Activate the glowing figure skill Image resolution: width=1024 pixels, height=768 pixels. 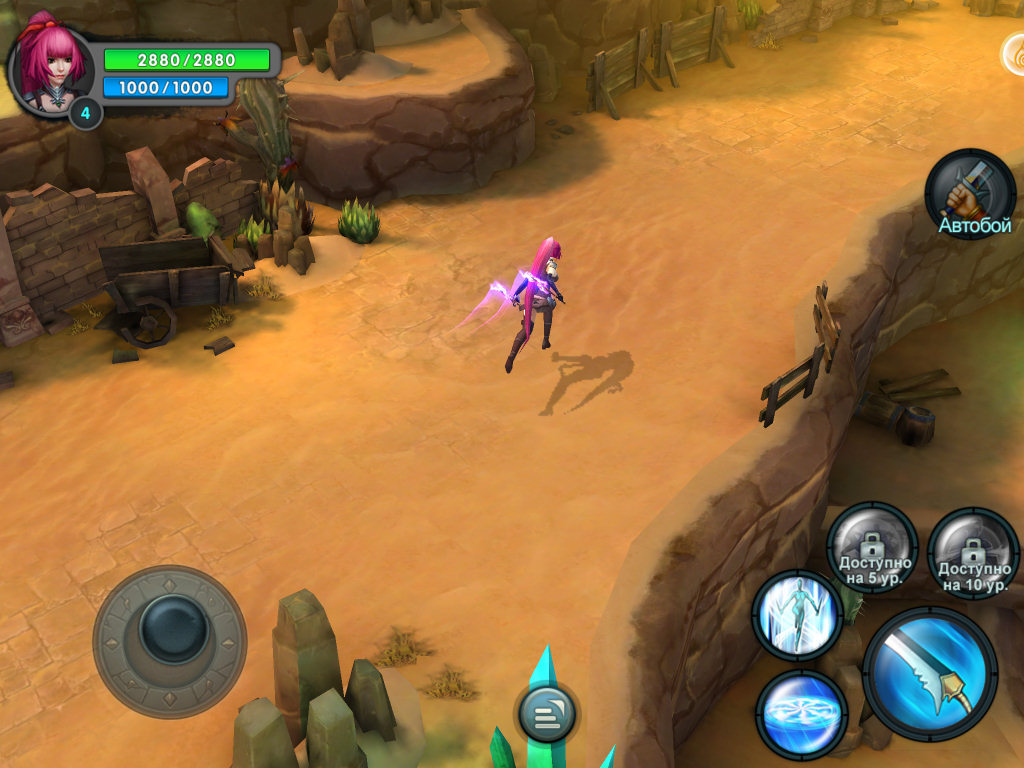tap(797, 615)
